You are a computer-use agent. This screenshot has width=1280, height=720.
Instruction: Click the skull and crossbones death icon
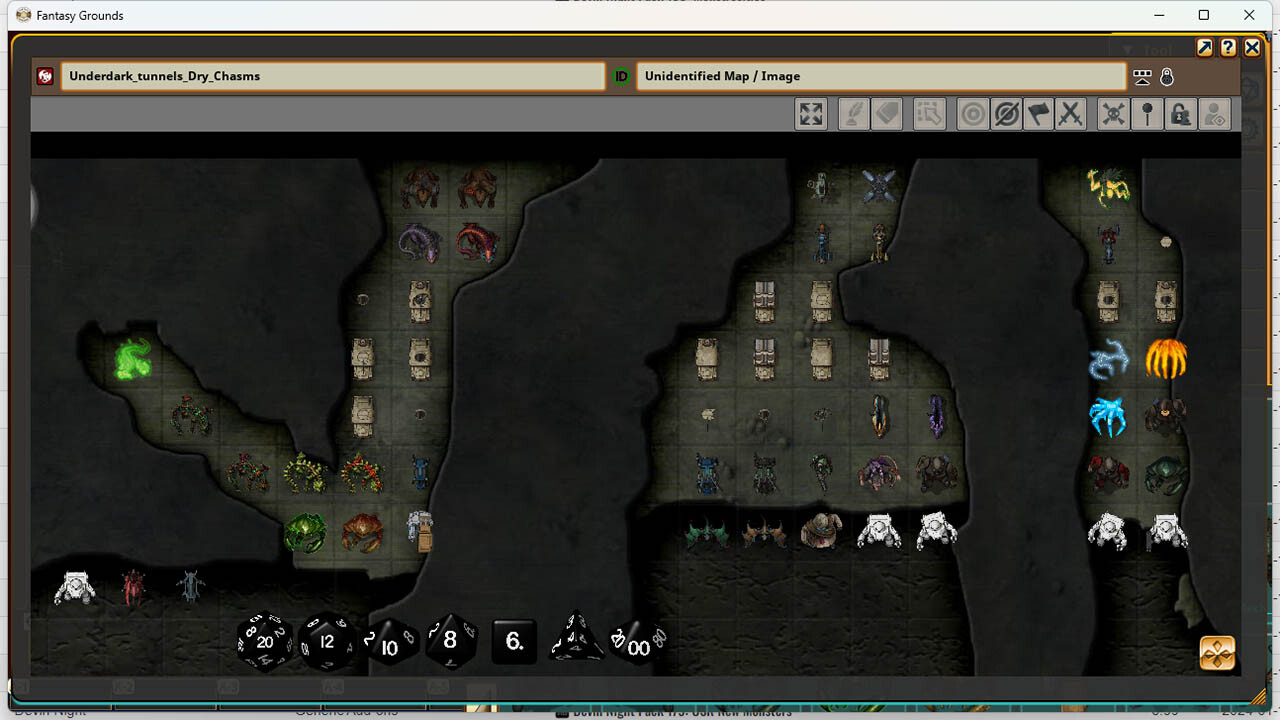point(1112,113)
